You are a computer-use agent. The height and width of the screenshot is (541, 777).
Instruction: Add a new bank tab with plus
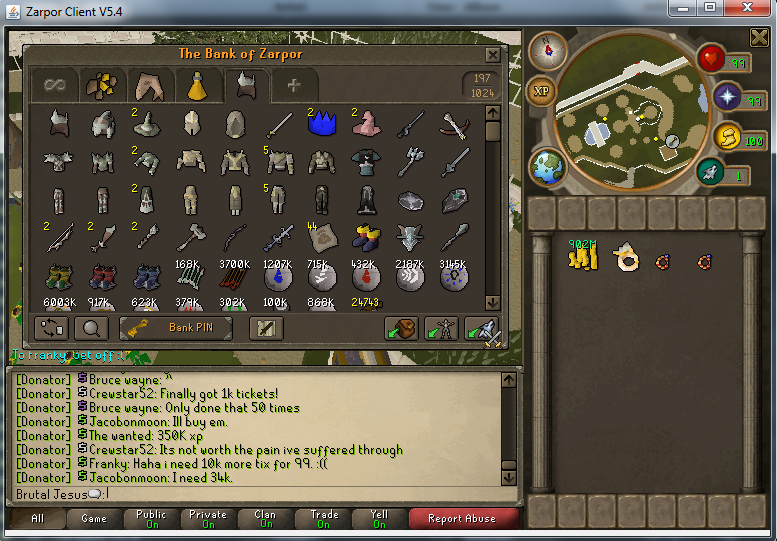click(293, 85)
